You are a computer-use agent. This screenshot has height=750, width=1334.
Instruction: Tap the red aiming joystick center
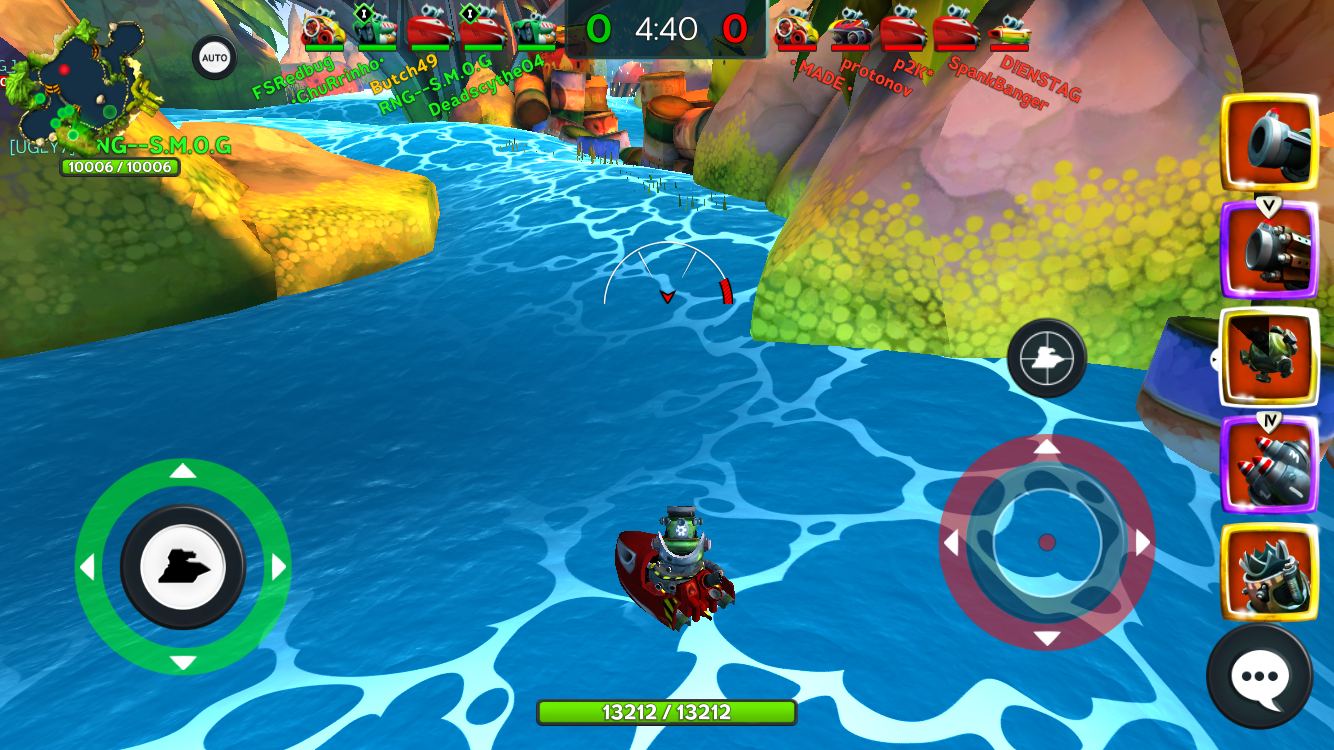click(1047, 542)
